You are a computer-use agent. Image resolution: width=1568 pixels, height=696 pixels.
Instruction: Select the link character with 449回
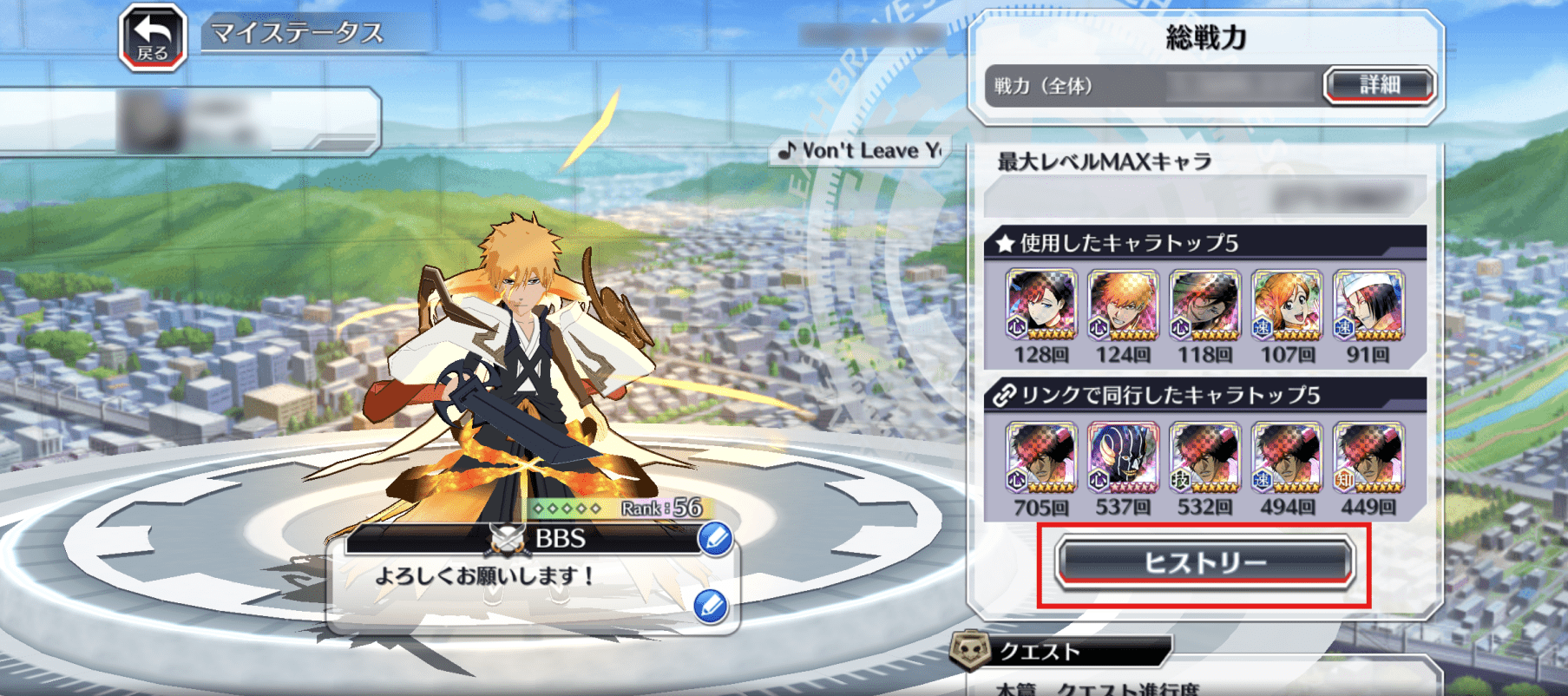(1368, 456)
